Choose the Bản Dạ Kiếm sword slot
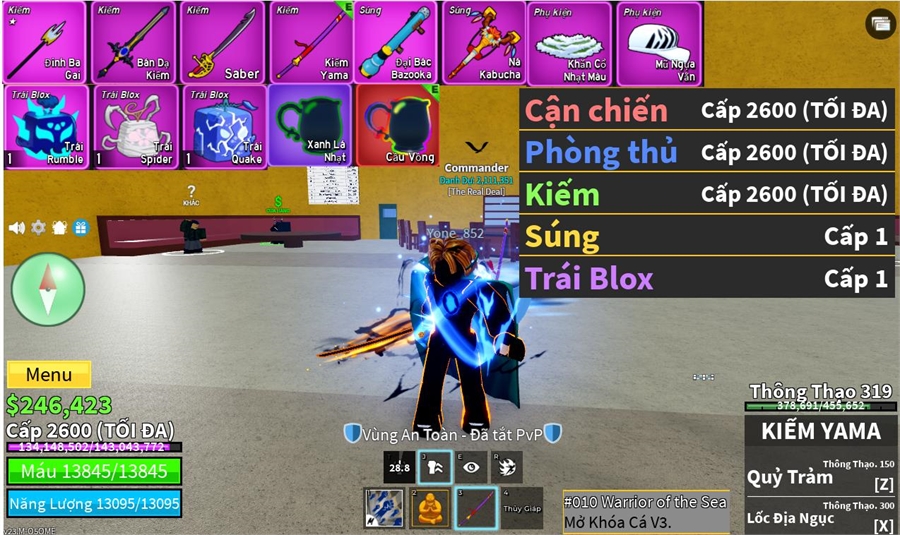The height and width of the screenshot is (535, 900). [x=134, y=42]
